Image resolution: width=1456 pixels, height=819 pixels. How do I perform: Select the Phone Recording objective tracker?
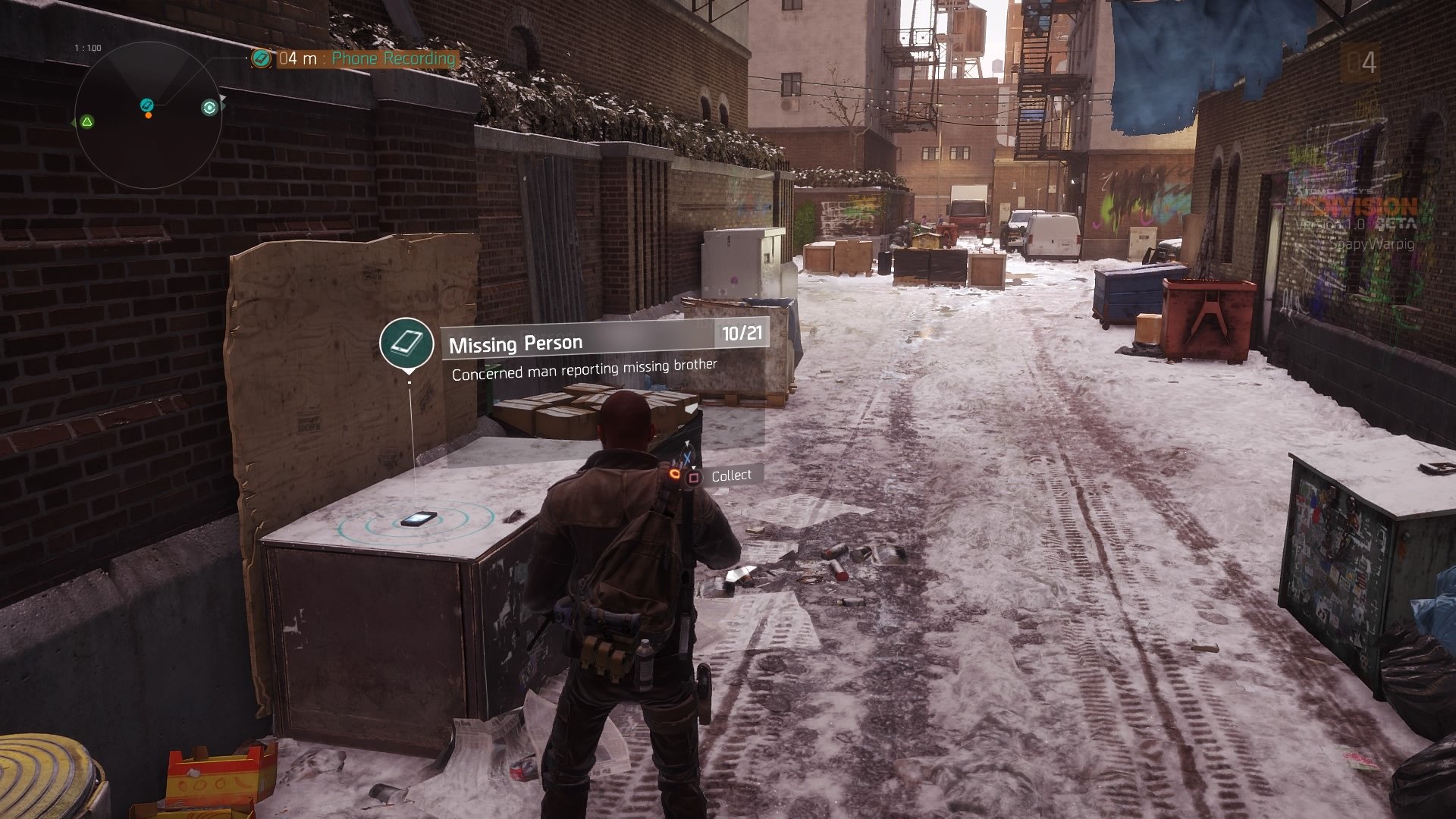tap(355, 58)
